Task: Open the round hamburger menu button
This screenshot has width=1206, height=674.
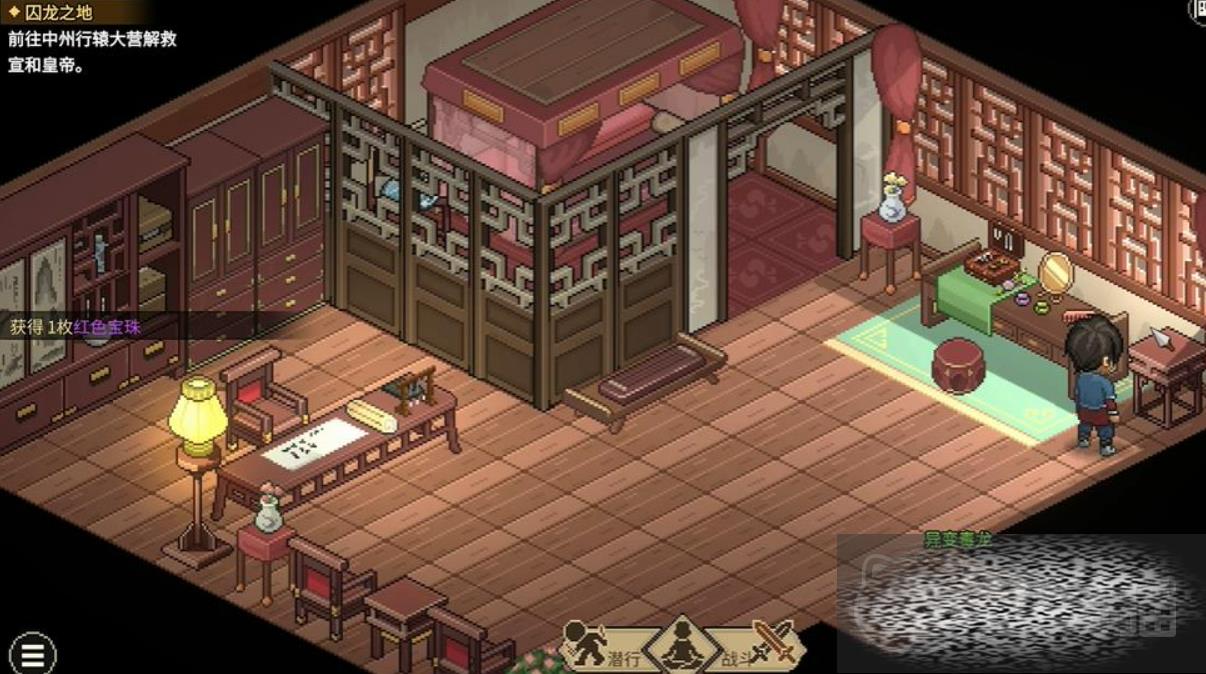Action: [x=32, y=654]
